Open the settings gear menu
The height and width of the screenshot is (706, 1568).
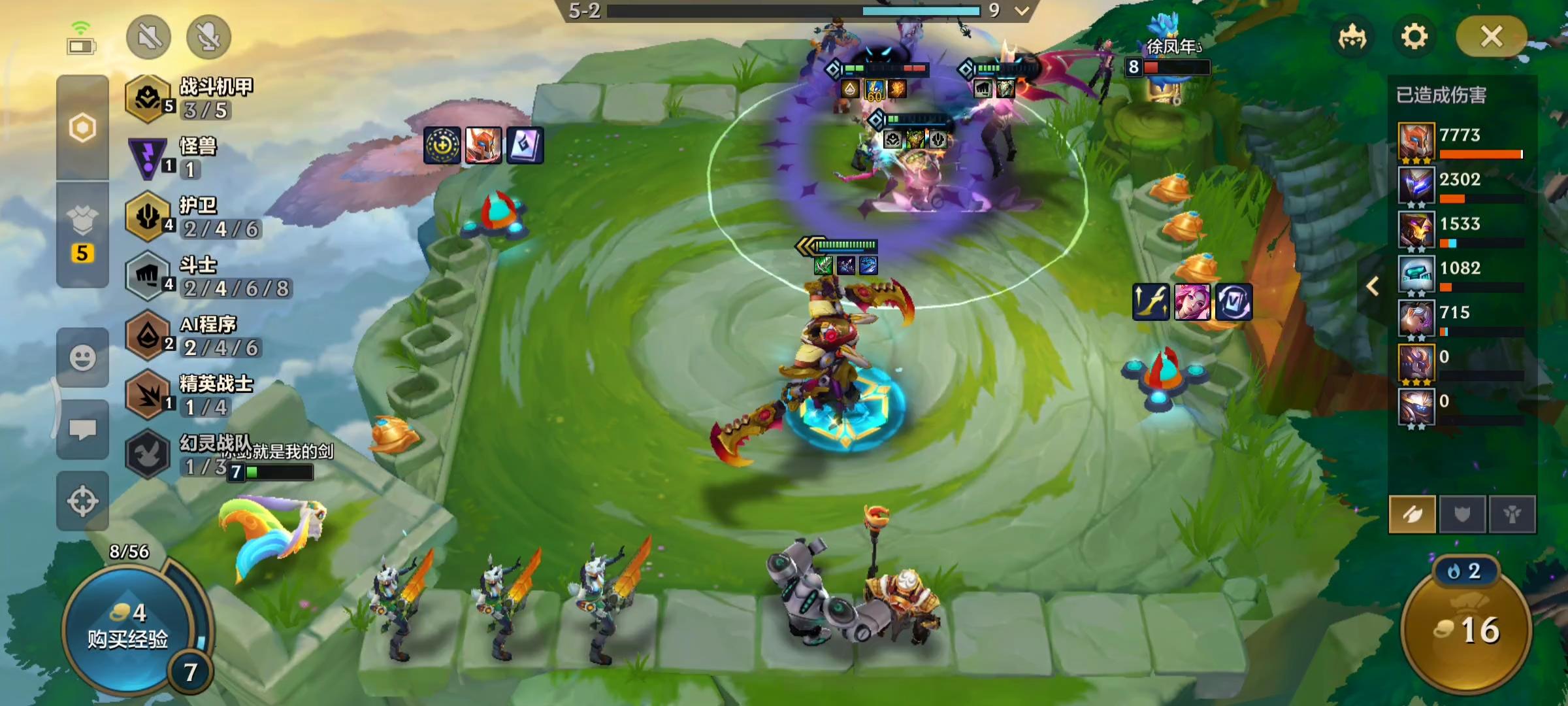1414,37
